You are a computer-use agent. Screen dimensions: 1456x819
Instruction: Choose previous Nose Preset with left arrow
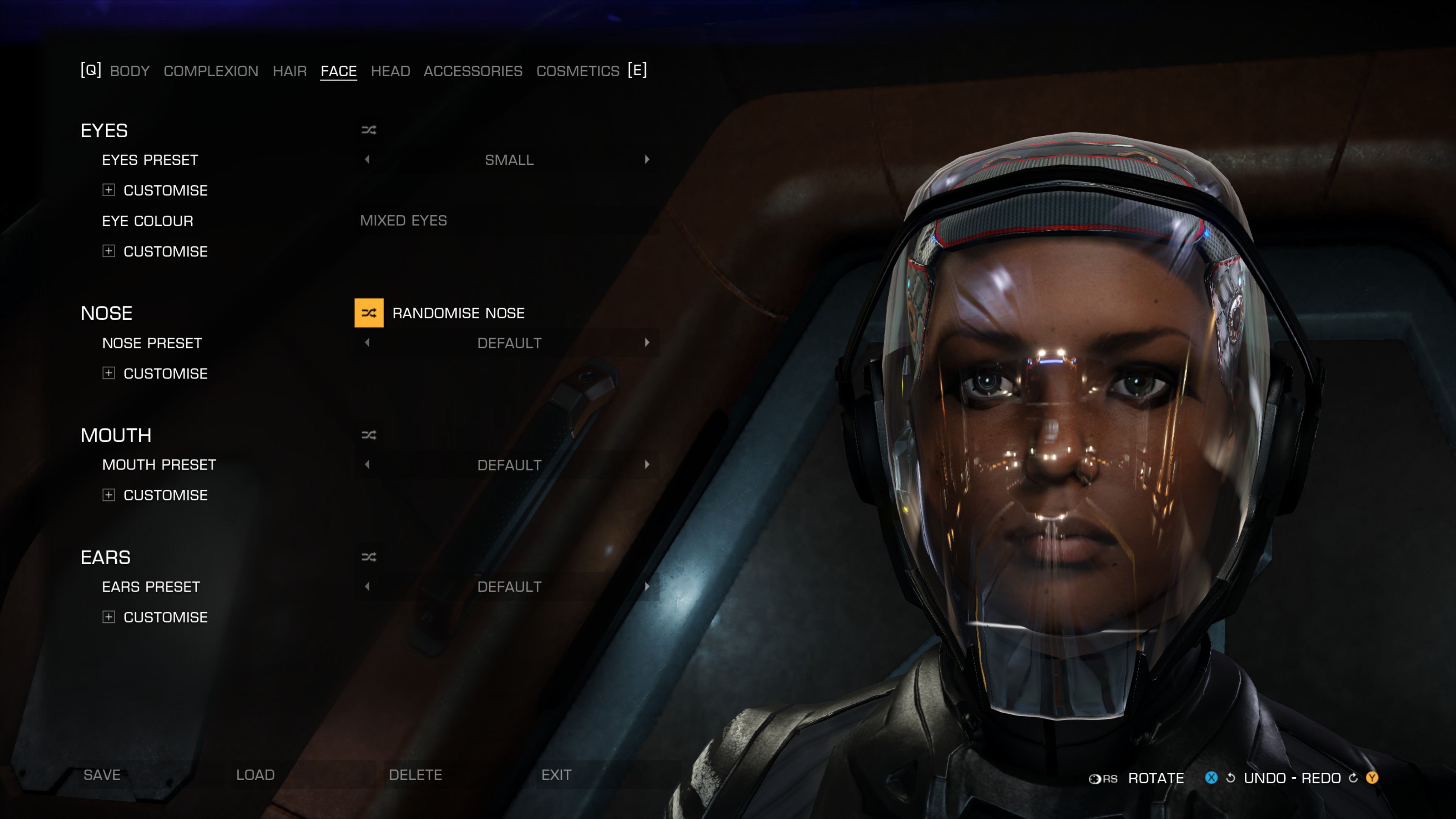[x=367, y=342]
